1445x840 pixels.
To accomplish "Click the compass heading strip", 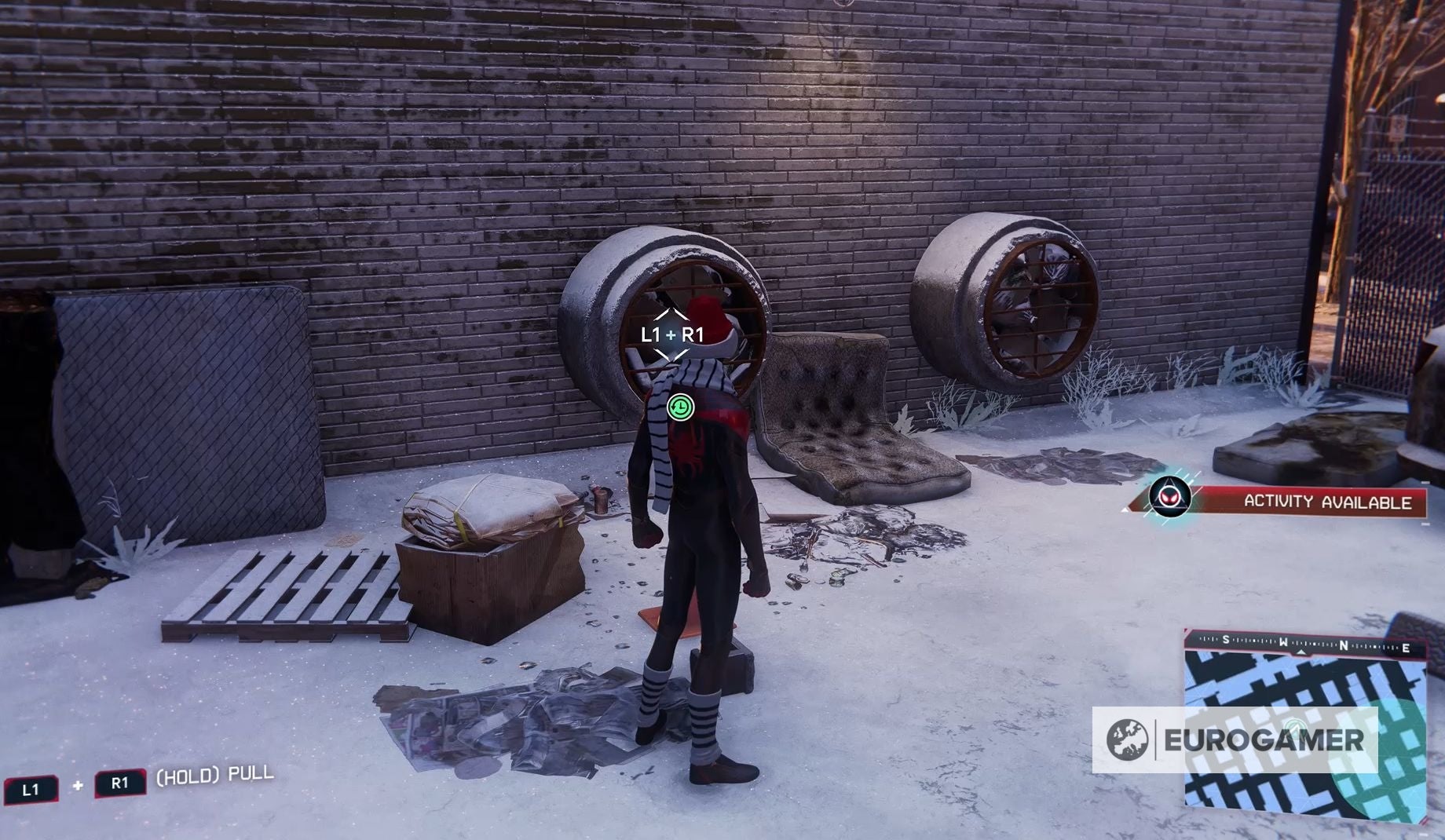I will pos(1305,644).
